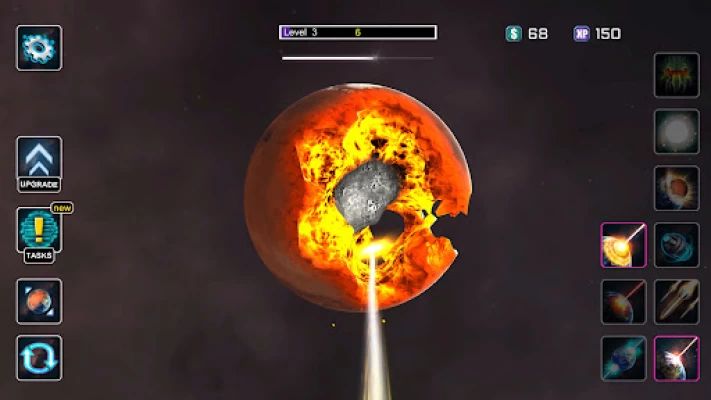Choose the blue shield planet weapon
Viewport: 711px width, 400px height.
pos(676,245)
